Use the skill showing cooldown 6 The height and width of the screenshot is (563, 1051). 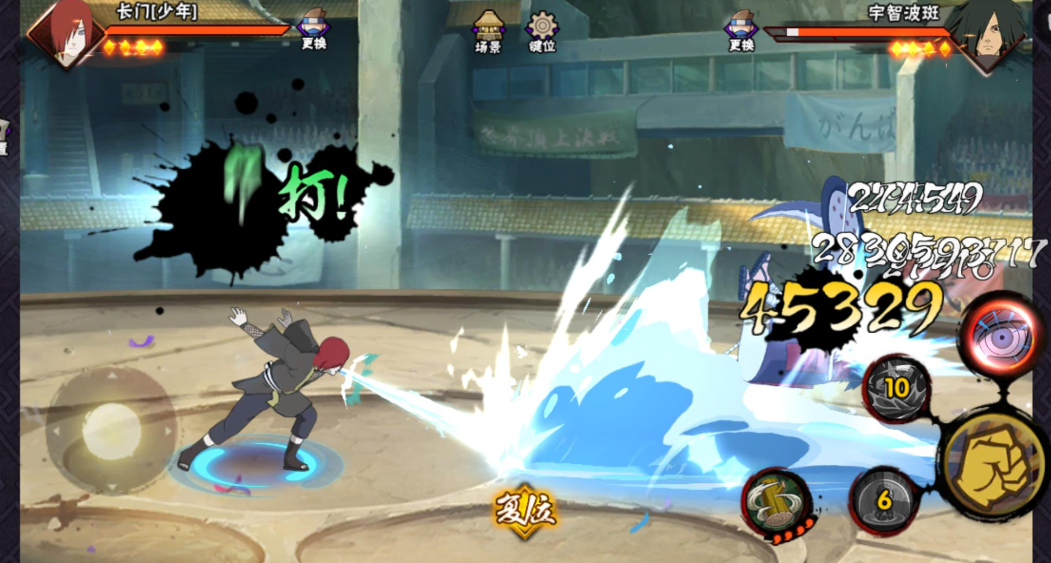884,500
